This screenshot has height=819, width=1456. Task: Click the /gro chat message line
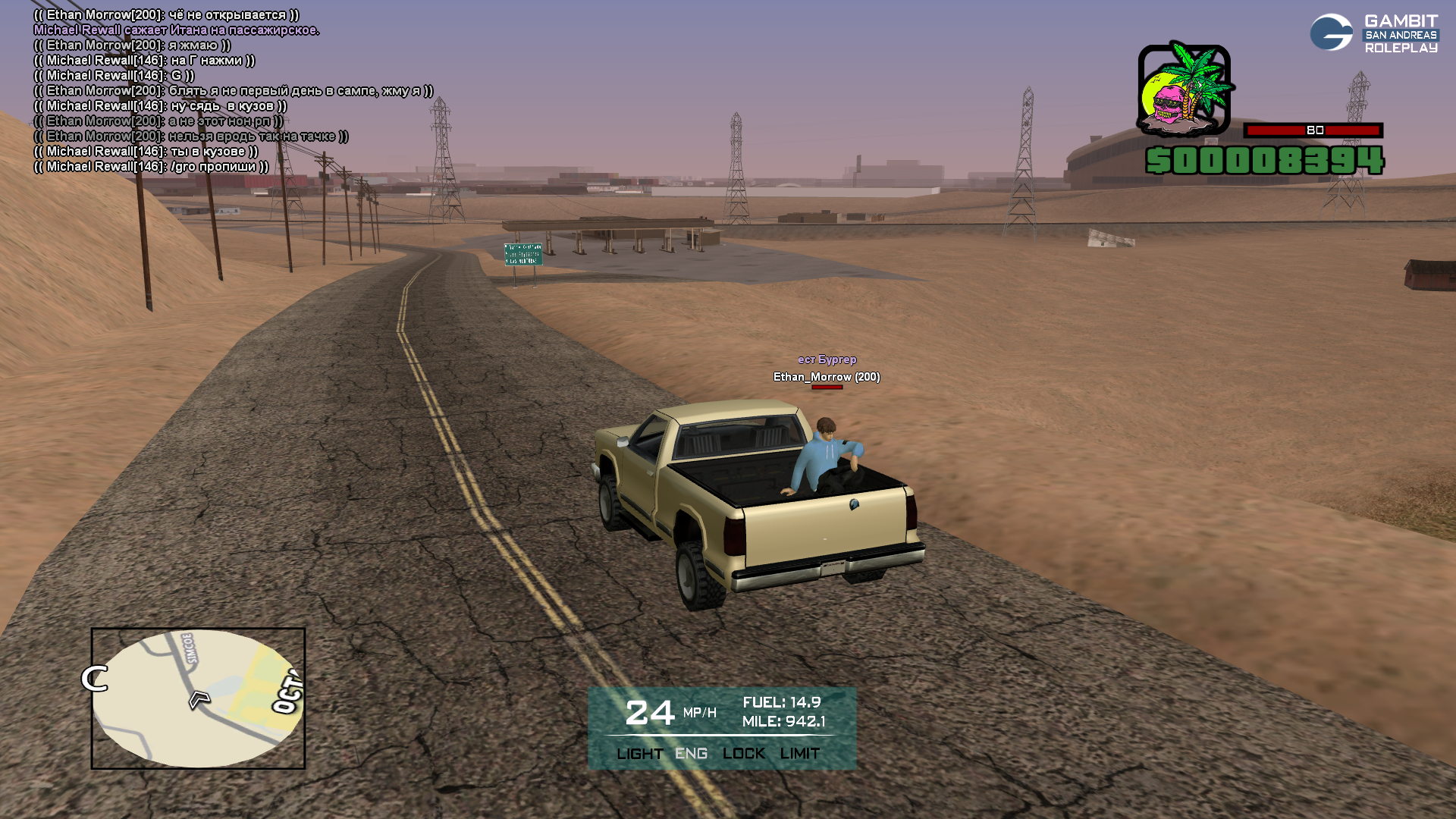point(151,167)
